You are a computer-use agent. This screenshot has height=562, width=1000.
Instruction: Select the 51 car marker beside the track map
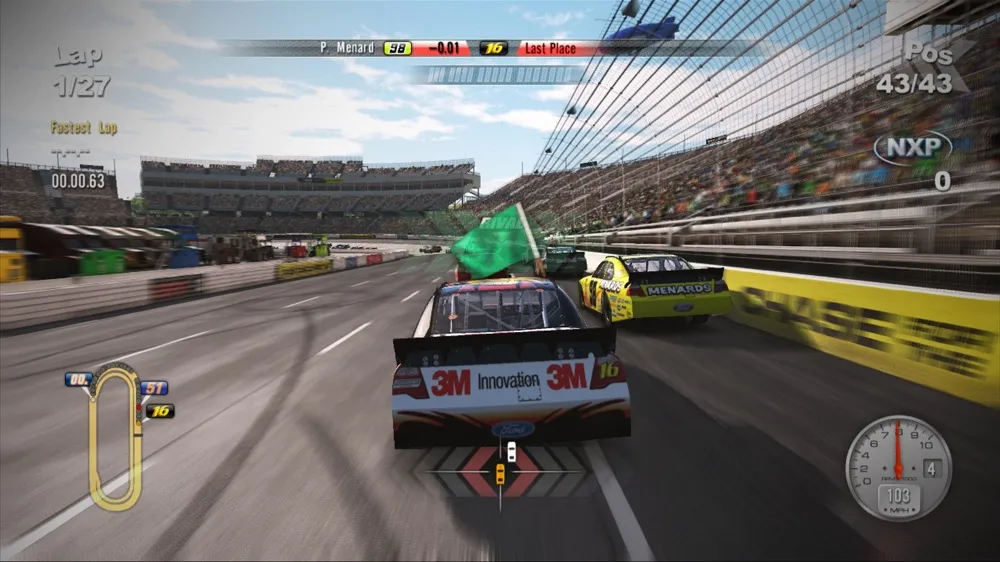coord(154,388)
